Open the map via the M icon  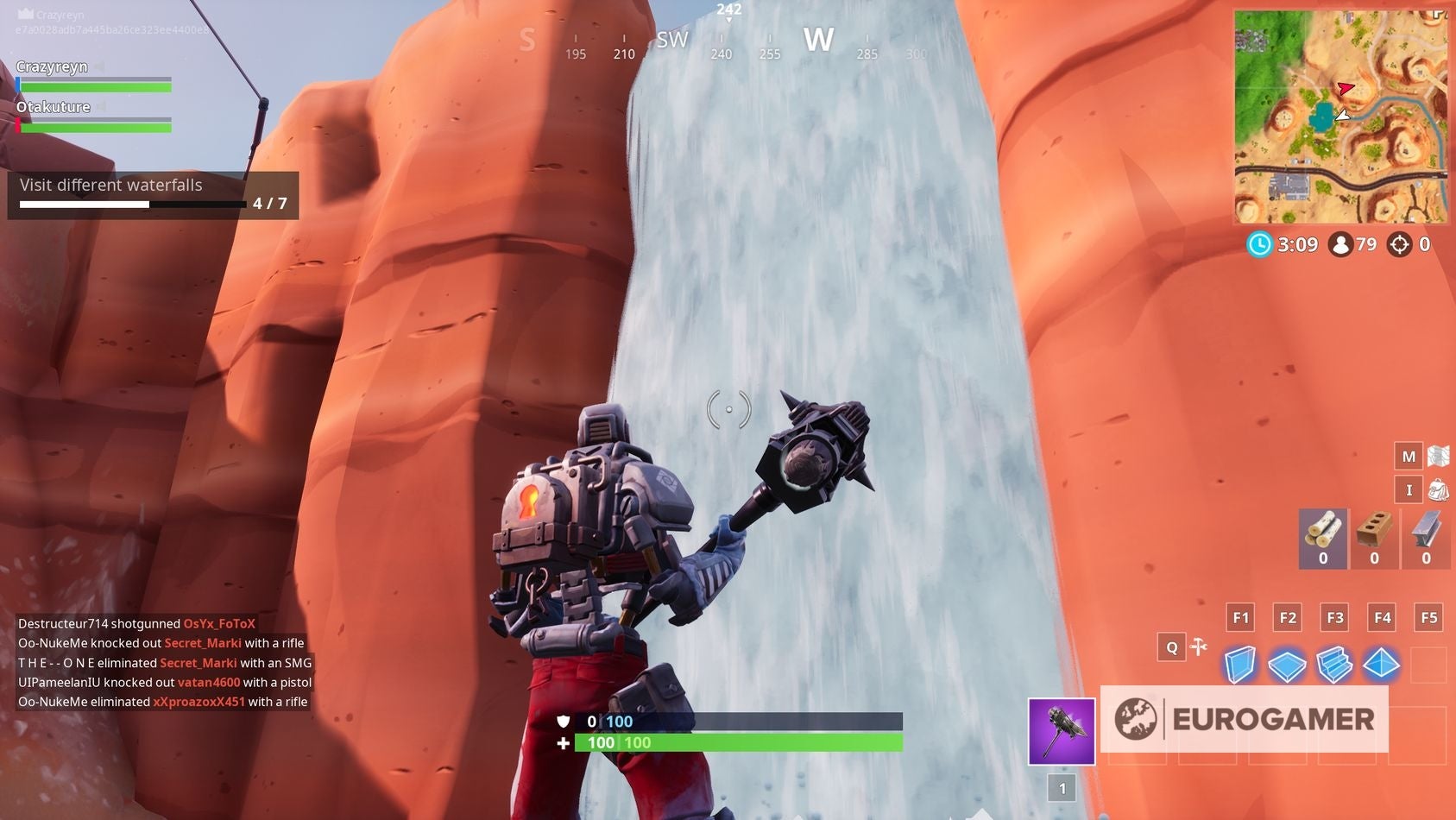click(x=1408, y=455)
